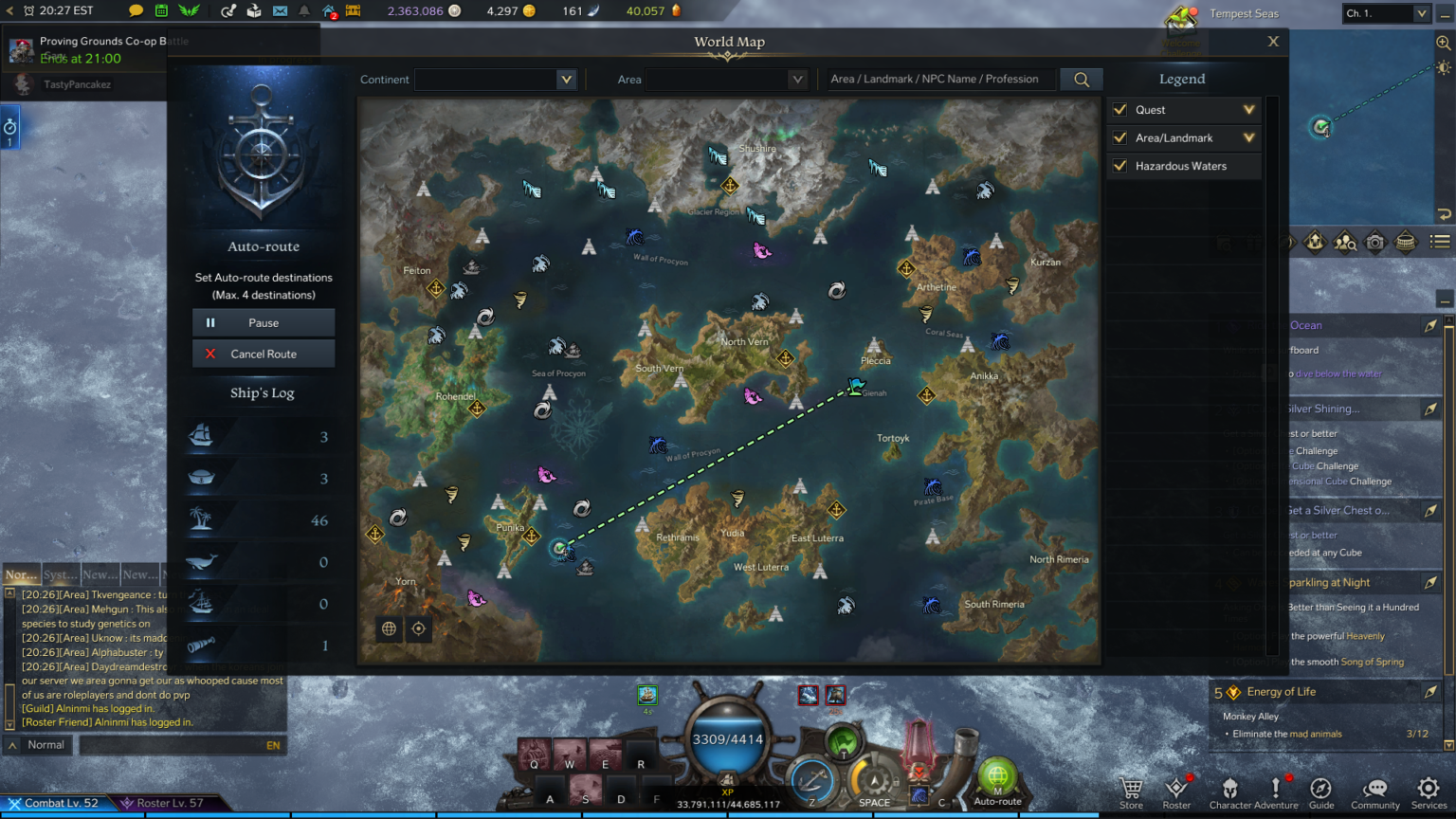Center map with the crosshair button
The height and width of the screenshot is (819, 1456).
[418, 628]
